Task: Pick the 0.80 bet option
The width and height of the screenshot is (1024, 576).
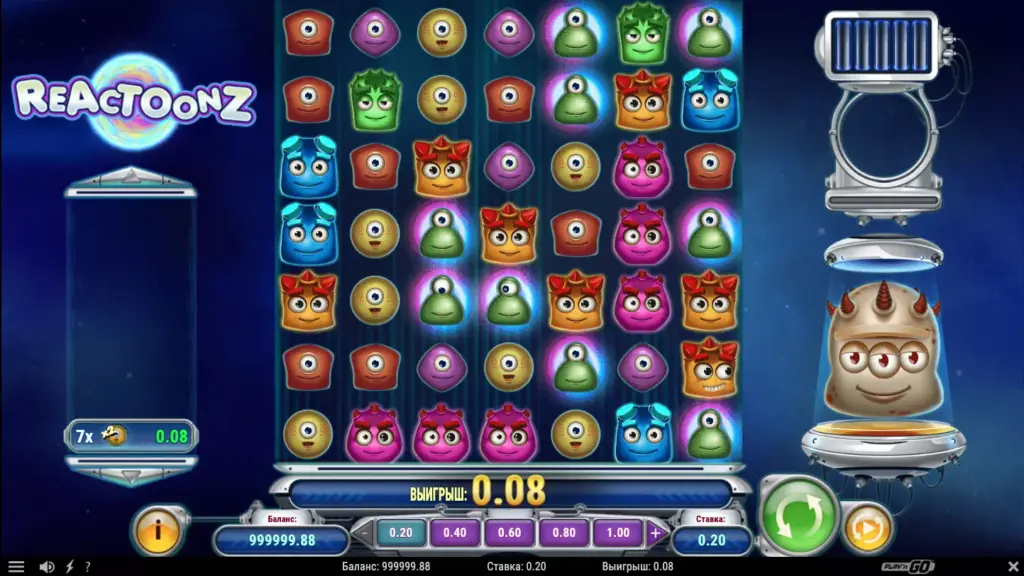Action: pos(564,533)
